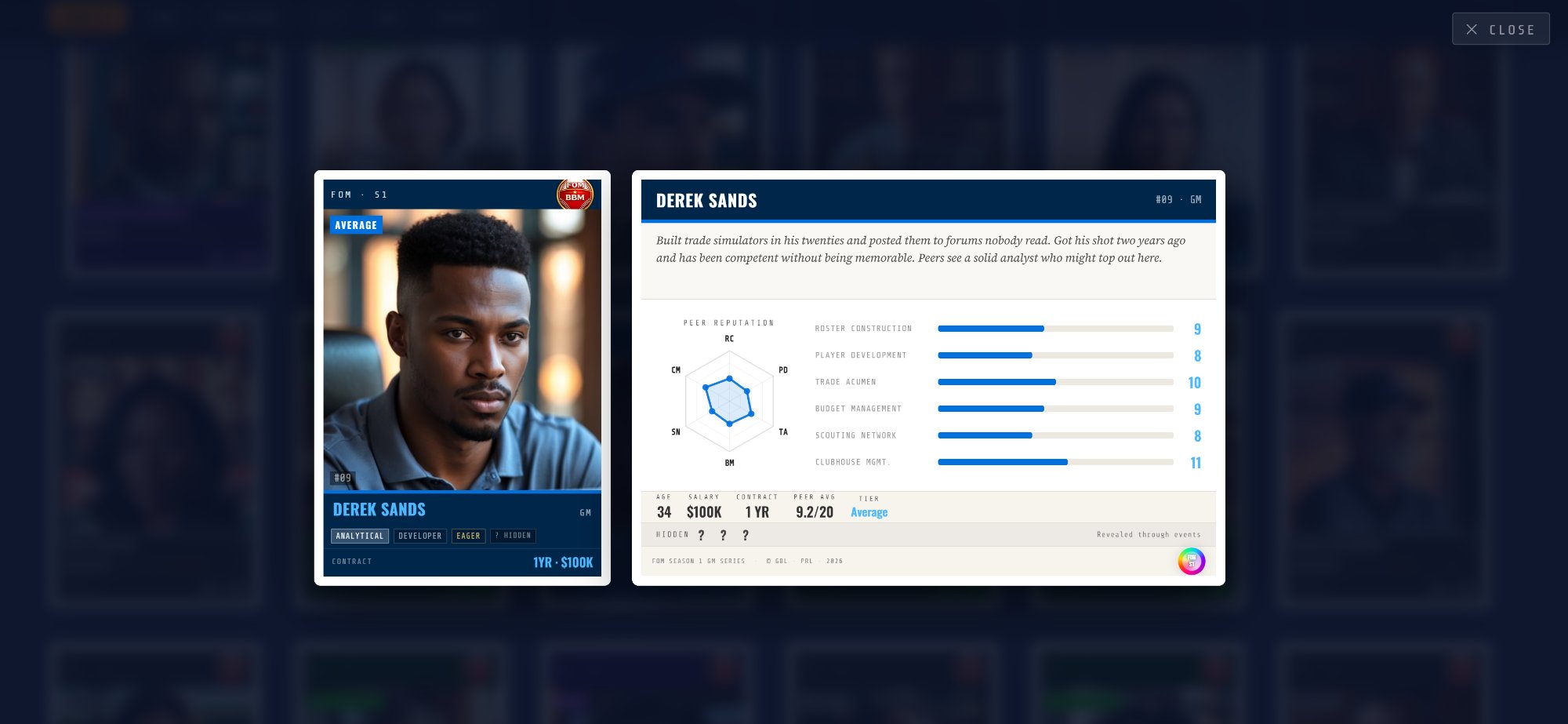Image resolution: width=1568 pixels, height=724 pixels.
Task: Reveal the hidden trait tag
Action: coord(514,536)
